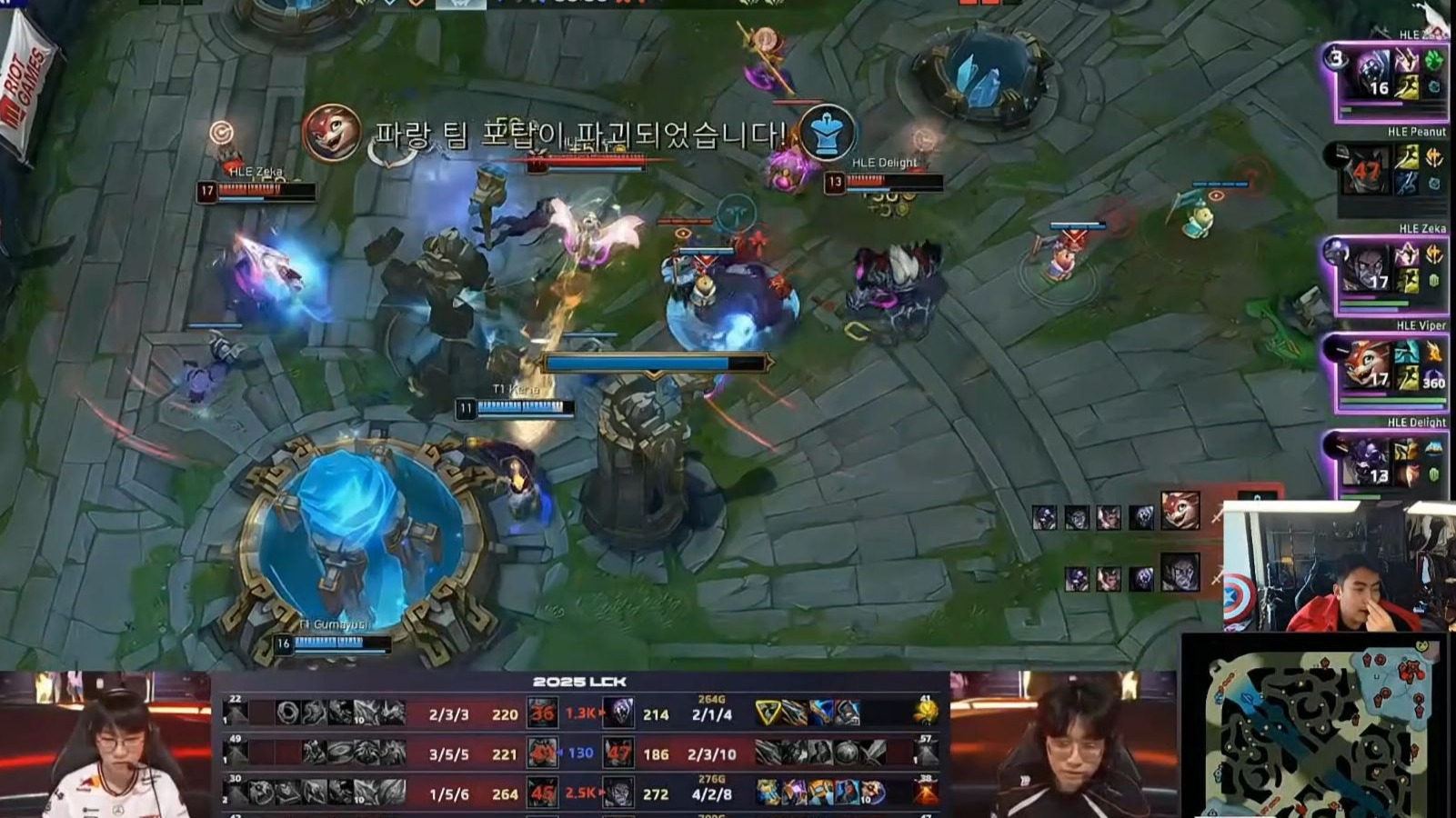This screenshot has height=818, width=1456.
Task: Click the yellow triangle item in scoreboard top row
Action: pyautogui.click(x=768, y=713)
